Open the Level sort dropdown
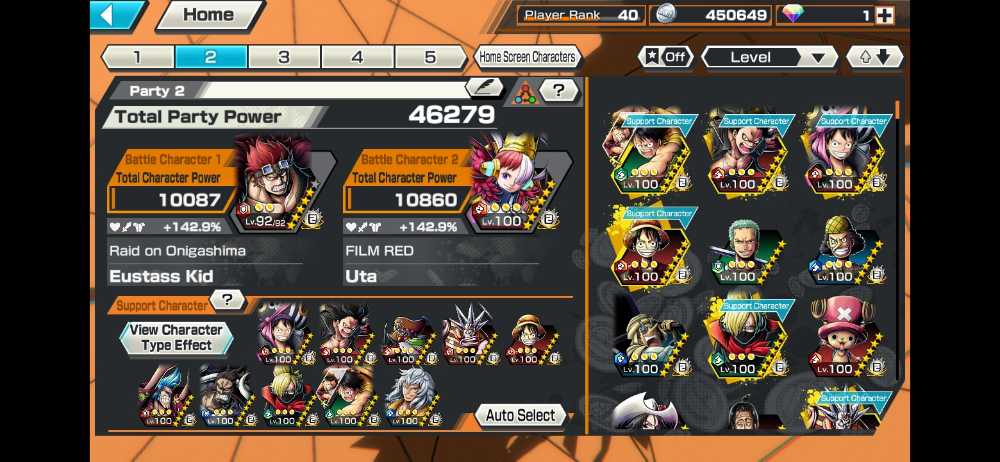This screenshot has height=462, width=1000. [x=769, y=57]
